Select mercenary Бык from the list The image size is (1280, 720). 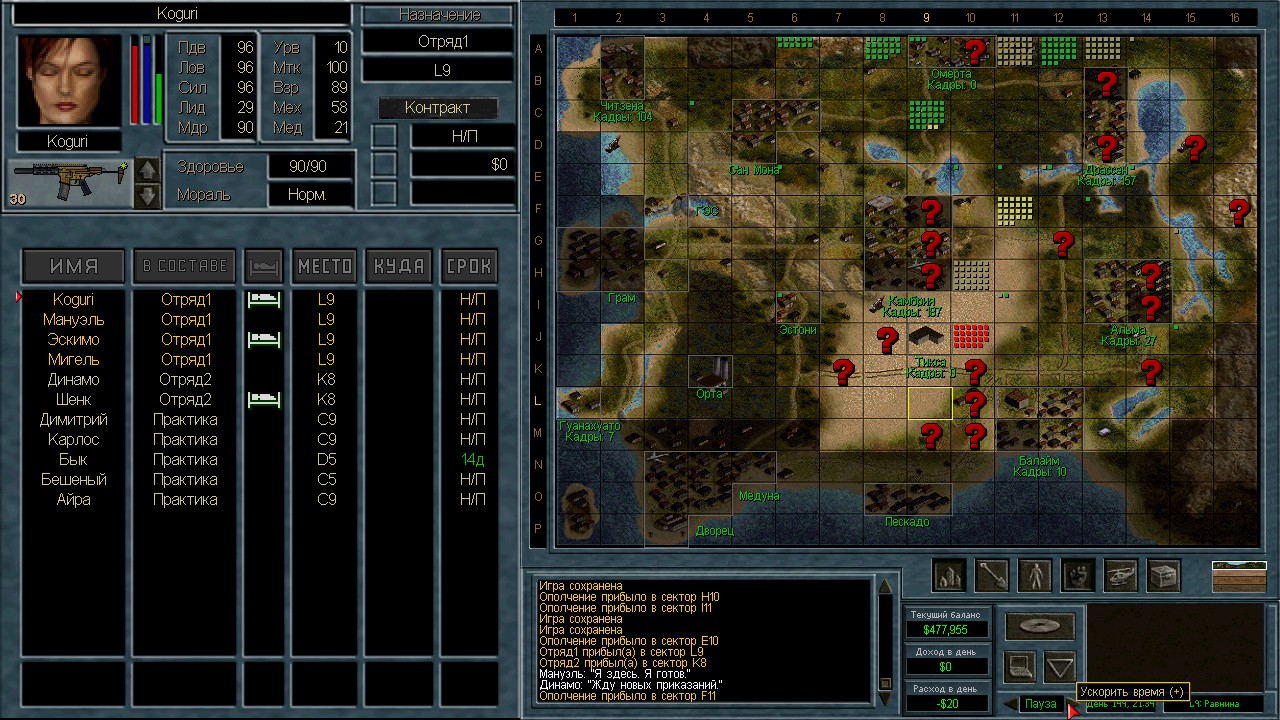click(73, 459)
